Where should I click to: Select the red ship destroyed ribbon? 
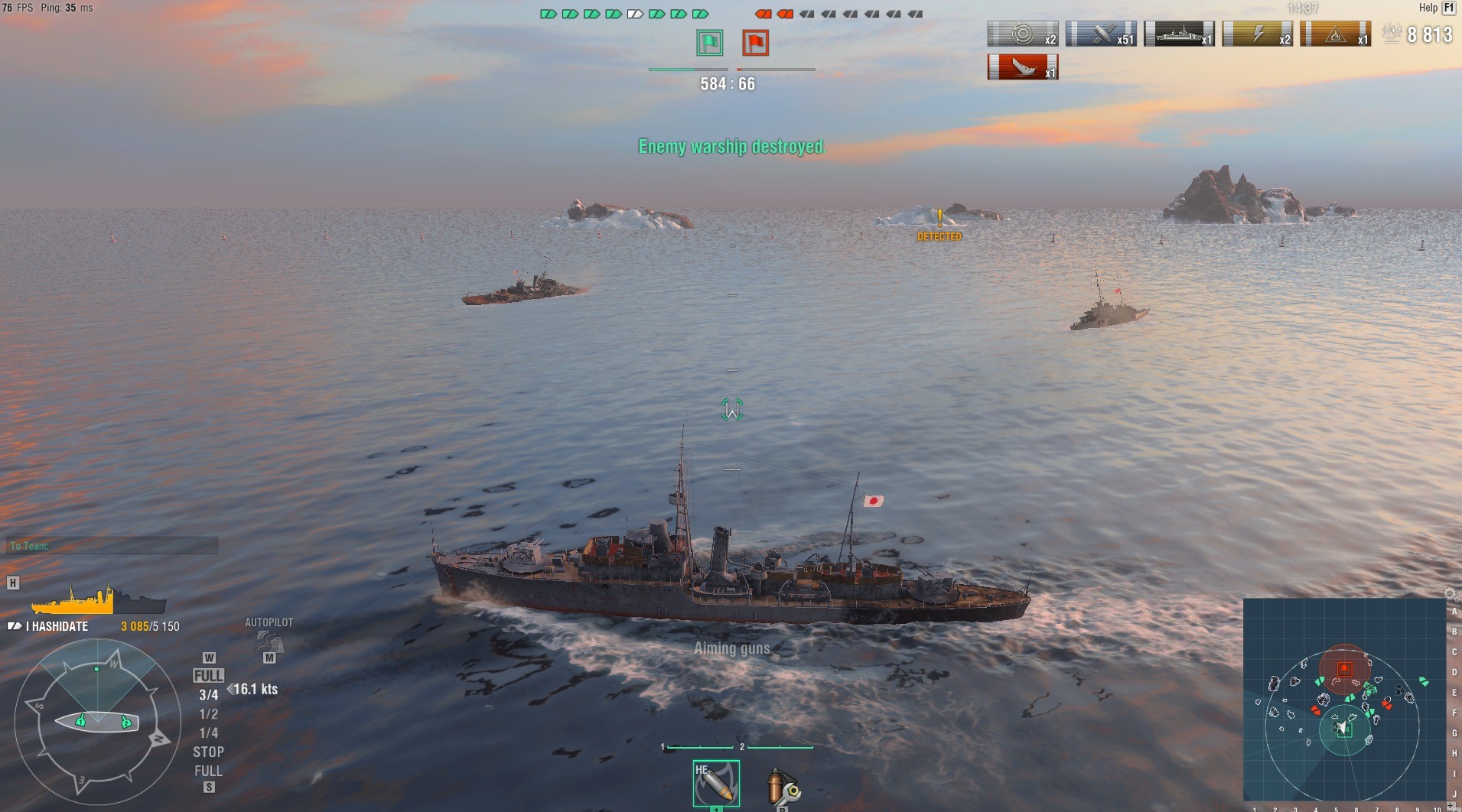coord(1023,67)
